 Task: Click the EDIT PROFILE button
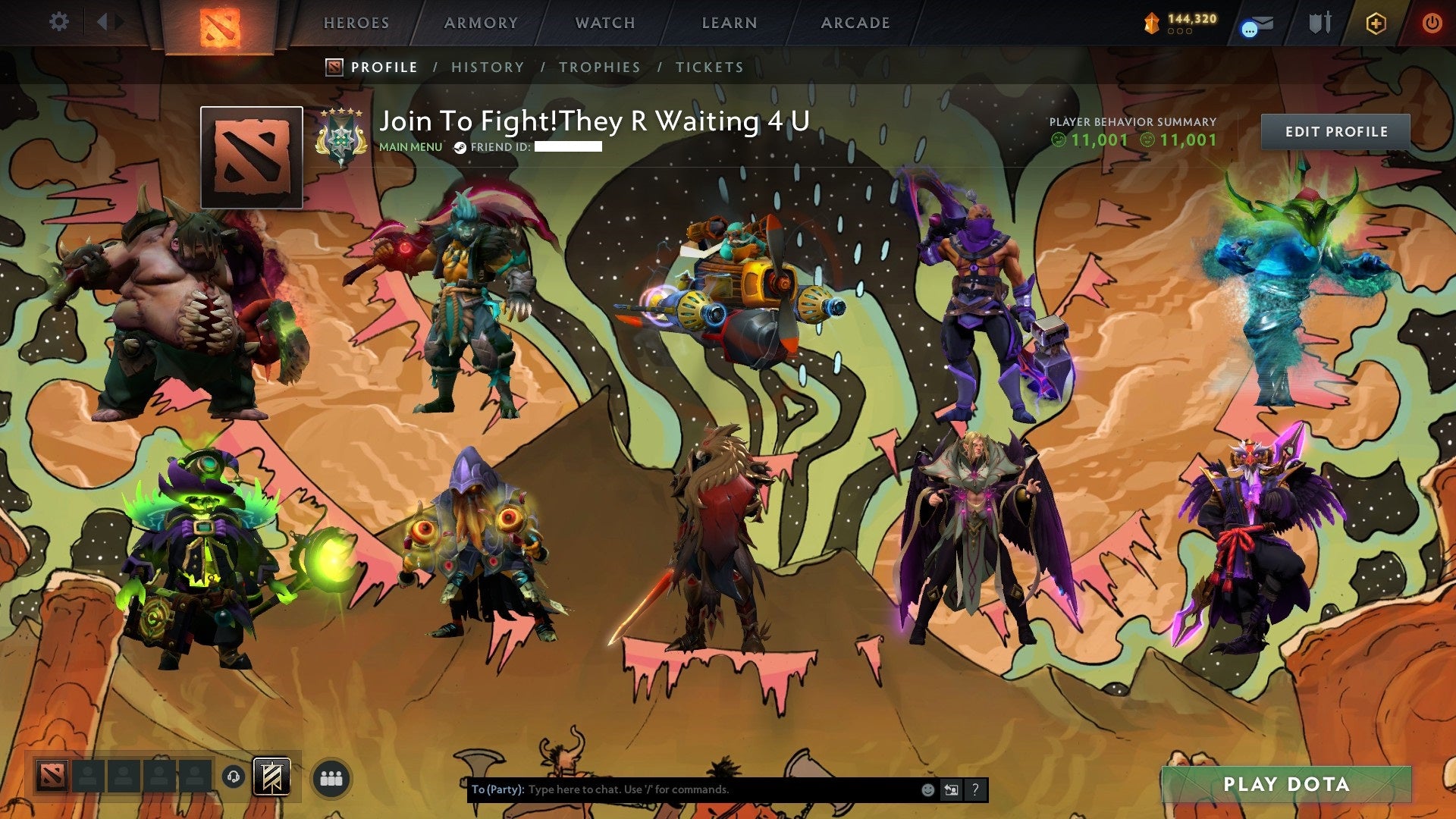pyautogui.click(x=1335, y=130)
